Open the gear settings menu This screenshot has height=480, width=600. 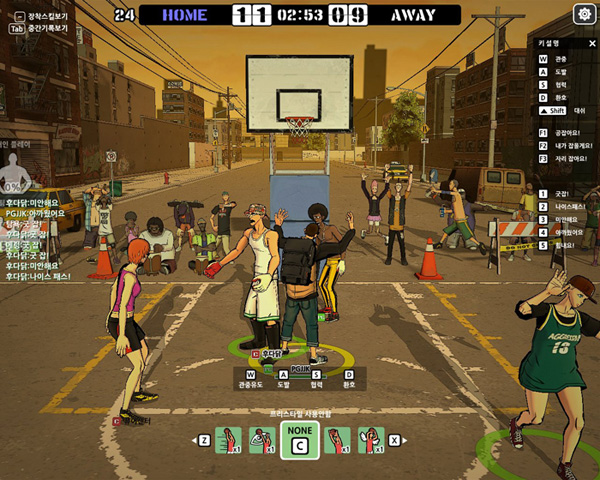tap(584, 14)
